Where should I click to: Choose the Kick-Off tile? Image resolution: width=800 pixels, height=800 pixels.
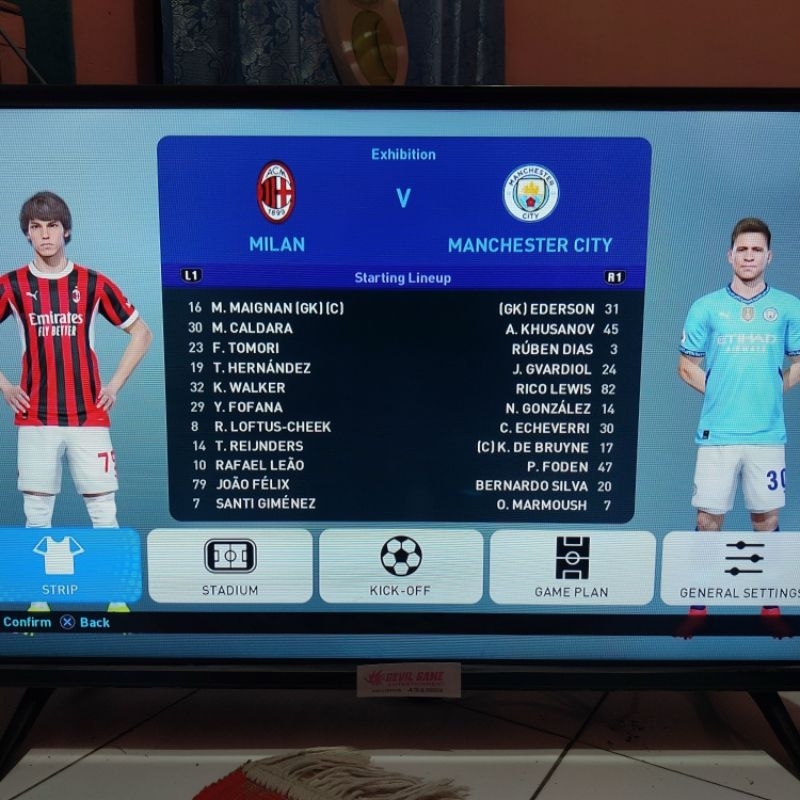pos(400,566)
